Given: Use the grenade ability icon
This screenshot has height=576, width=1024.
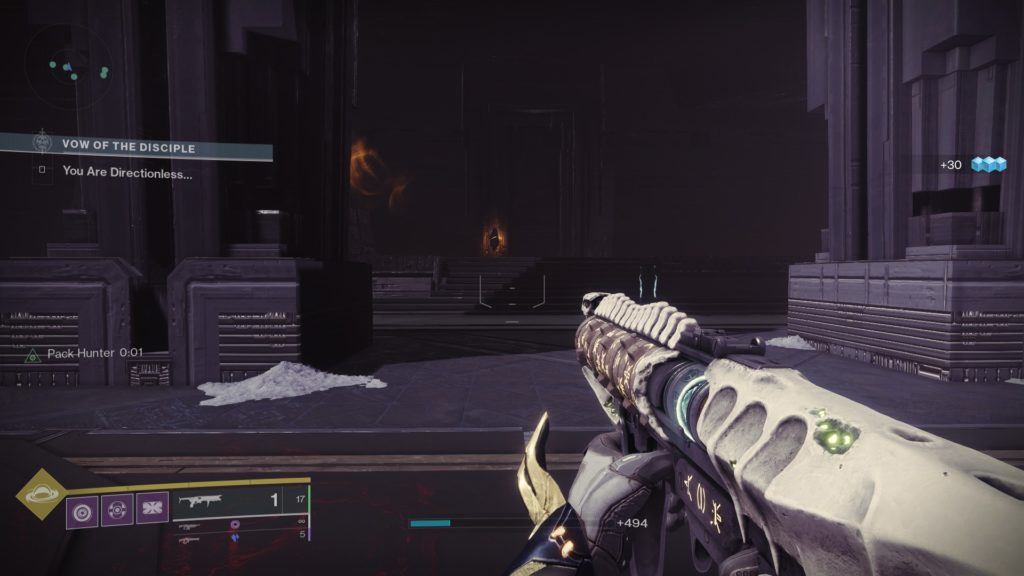Looking at the screenshot, I should coord(82,509).
